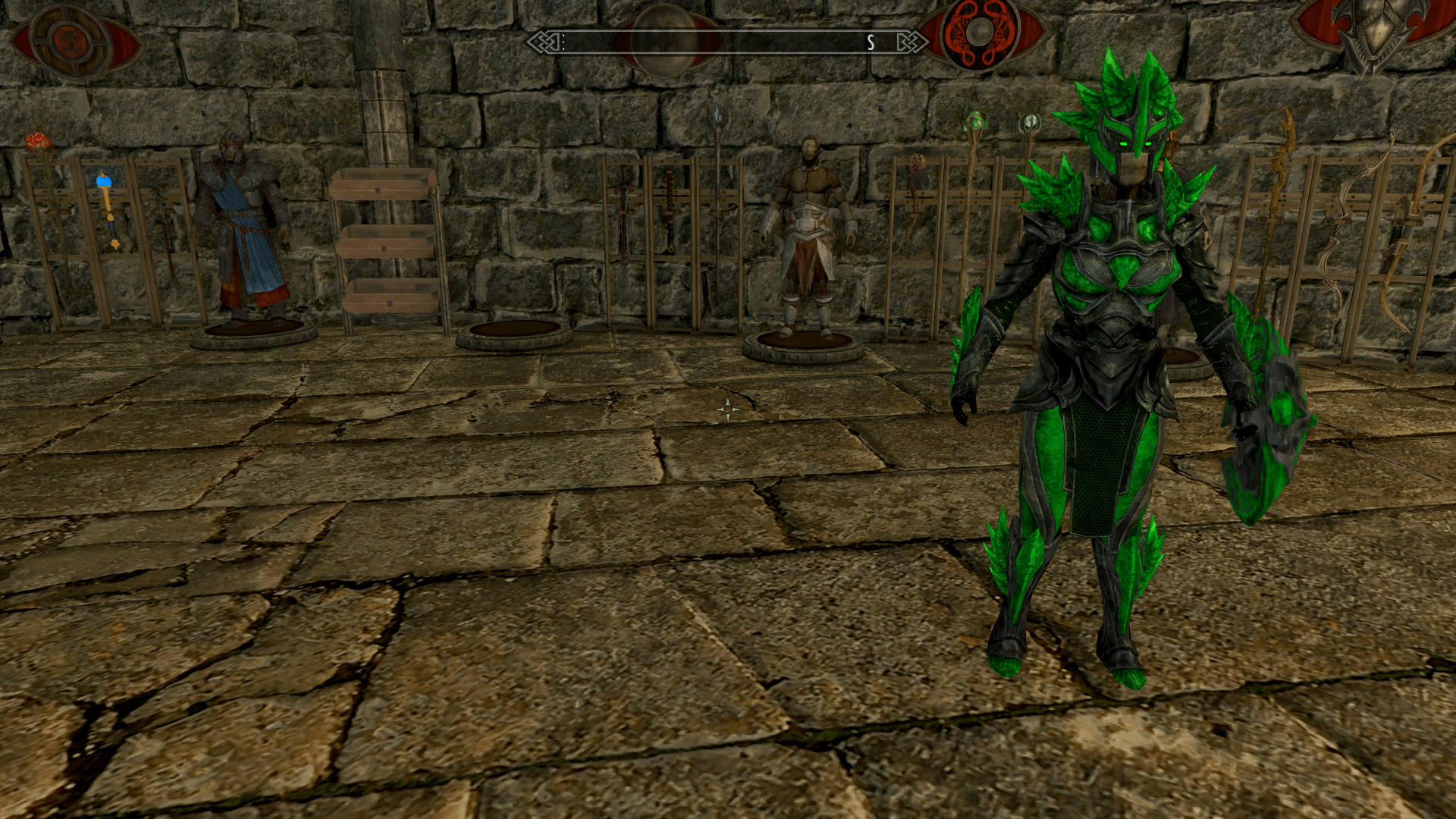Click the blue-orbed mace on the weapon rack

[103, 182]
